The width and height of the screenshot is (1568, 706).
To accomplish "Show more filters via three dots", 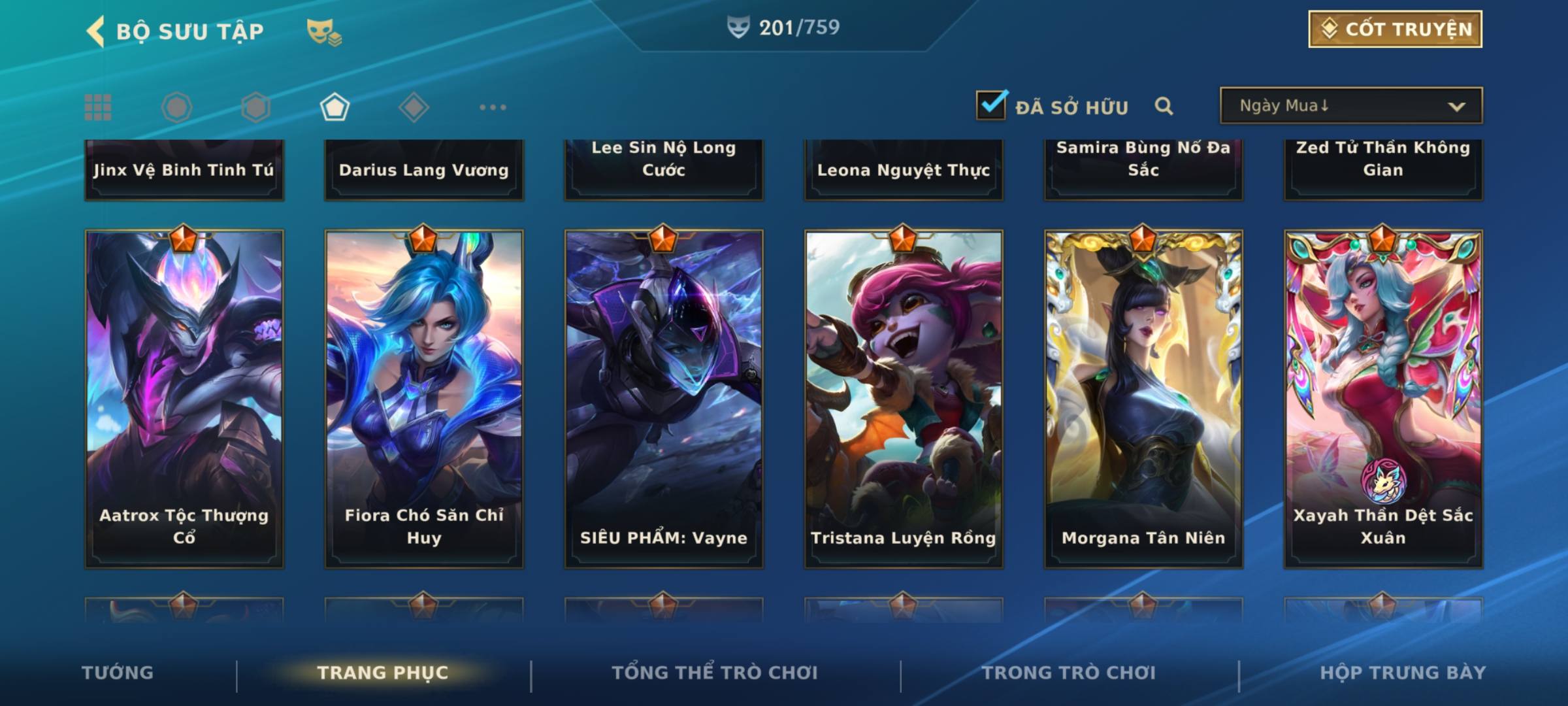I will click(493, 107).
